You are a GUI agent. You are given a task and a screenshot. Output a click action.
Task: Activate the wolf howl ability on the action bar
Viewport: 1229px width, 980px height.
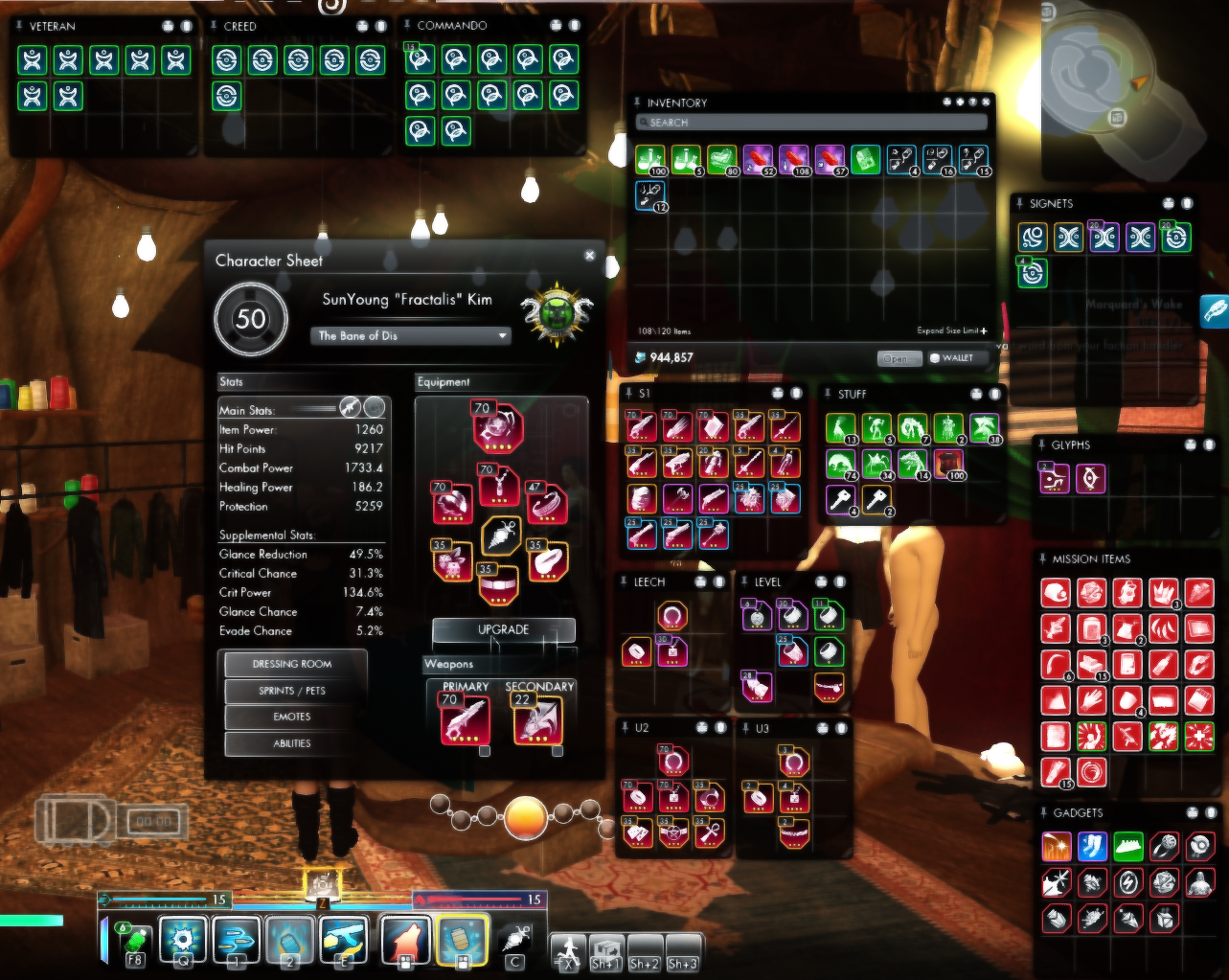(407, 940)
